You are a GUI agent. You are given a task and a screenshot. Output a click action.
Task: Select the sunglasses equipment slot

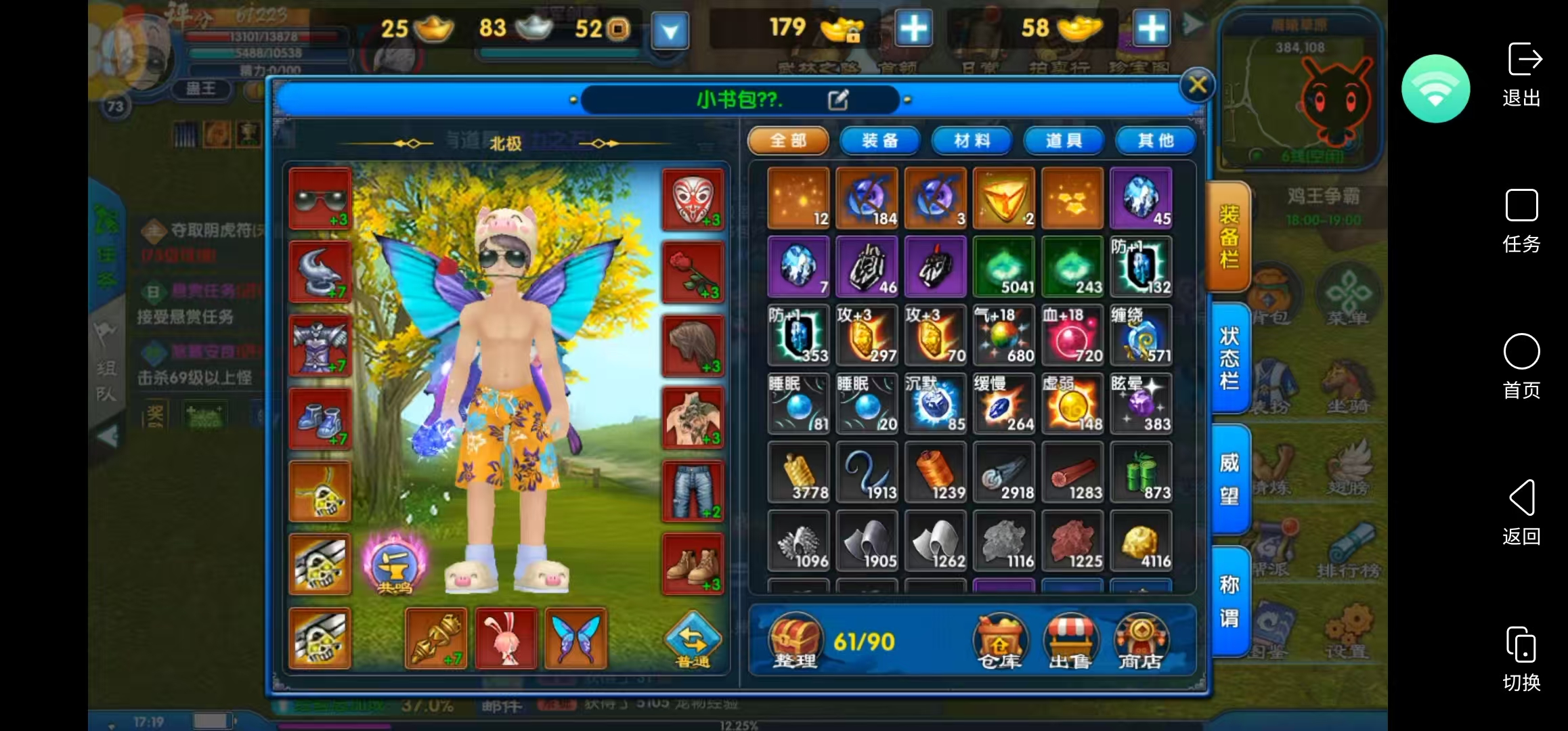(x=320, y=199)
